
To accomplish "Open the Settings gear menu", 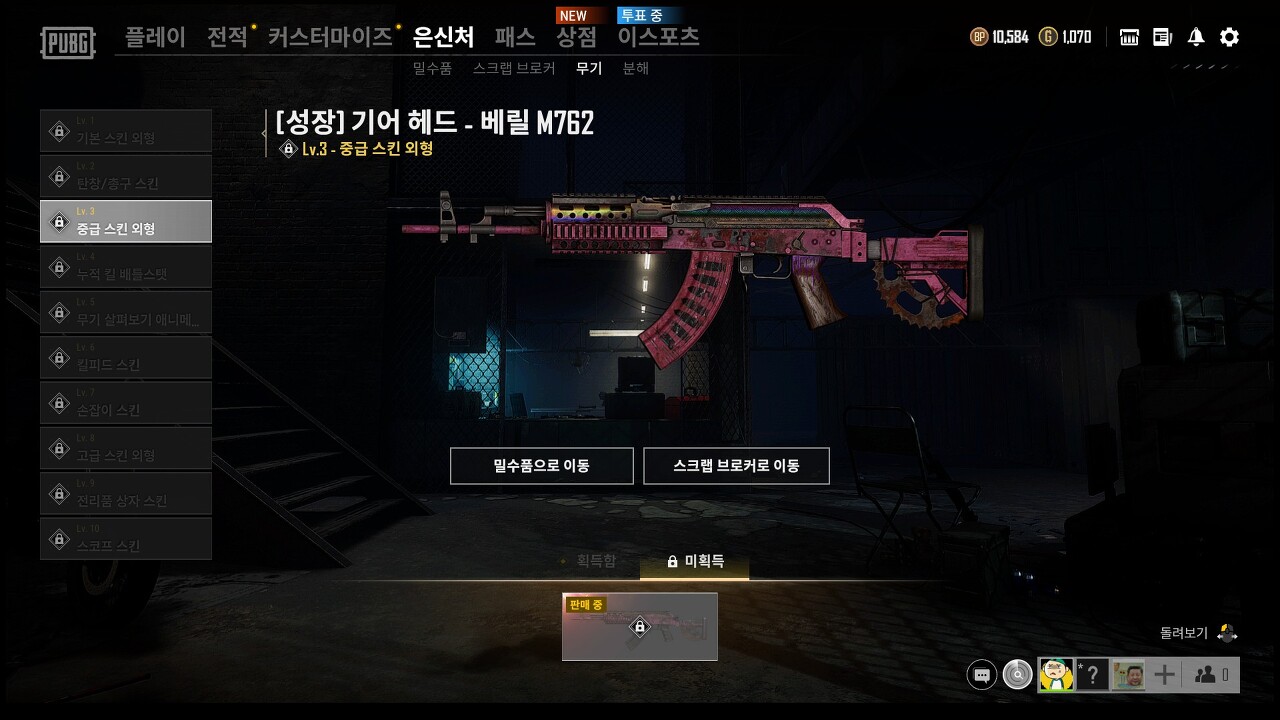I will tap(1228, 36).
